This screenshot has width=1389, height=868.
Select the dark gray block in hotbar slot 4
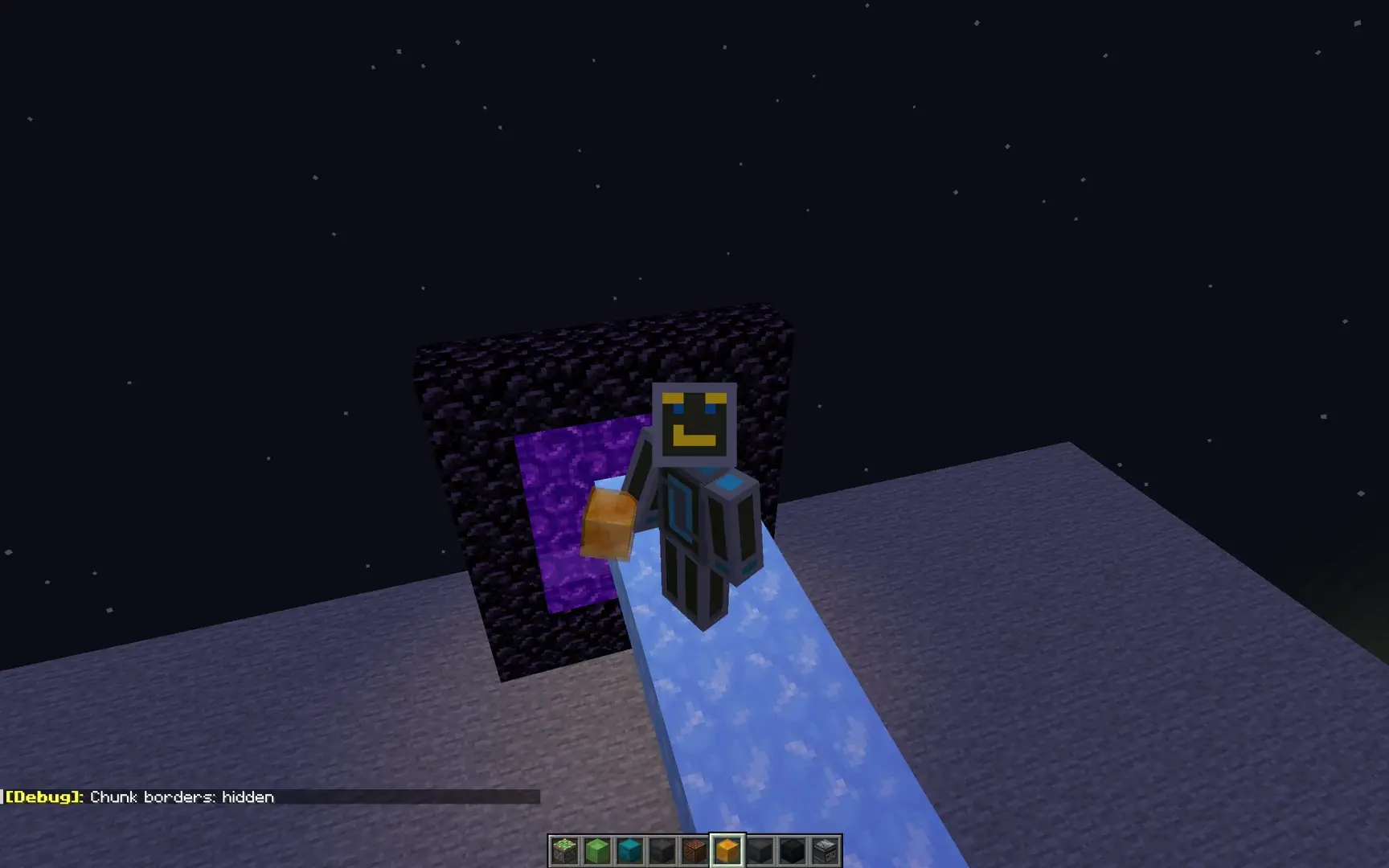point(660,850)
